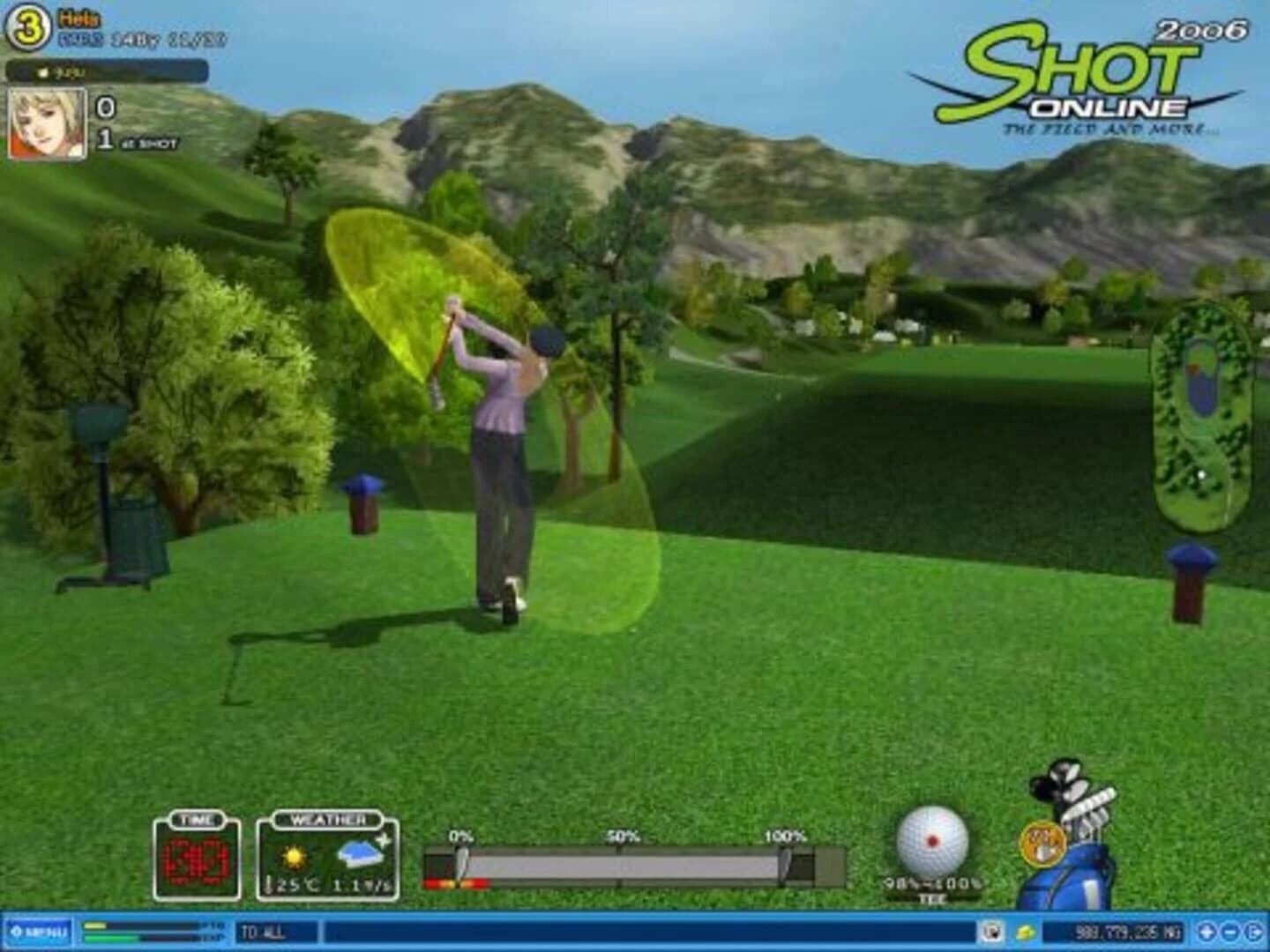
Task: Select a club from the golf bag
Action: click(x=1074, y=789)
